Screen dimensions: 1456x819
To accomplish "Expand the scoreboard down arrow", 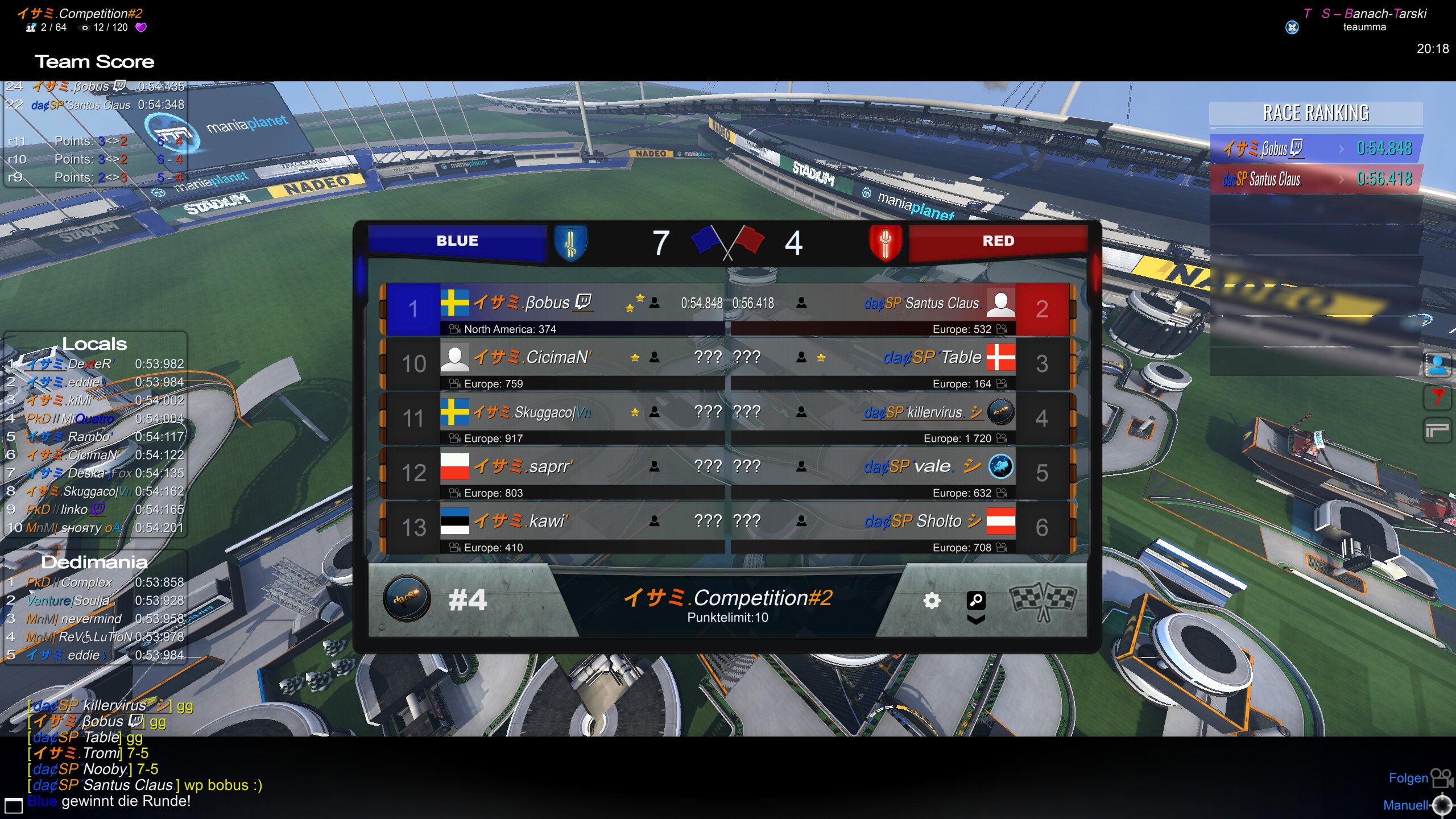I will [976, 620].
